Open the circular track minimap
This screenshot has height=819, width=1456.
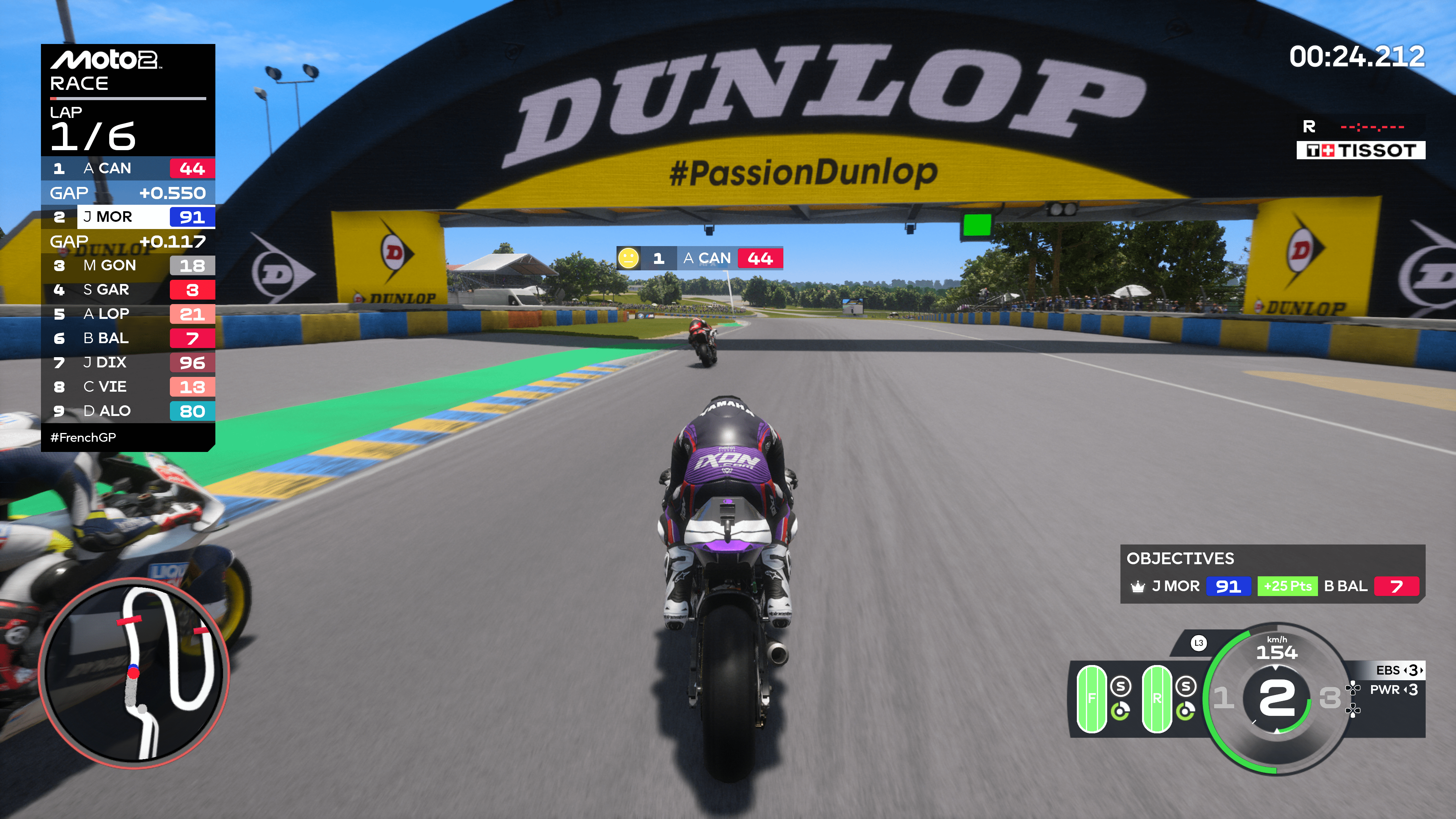(134, 673)
